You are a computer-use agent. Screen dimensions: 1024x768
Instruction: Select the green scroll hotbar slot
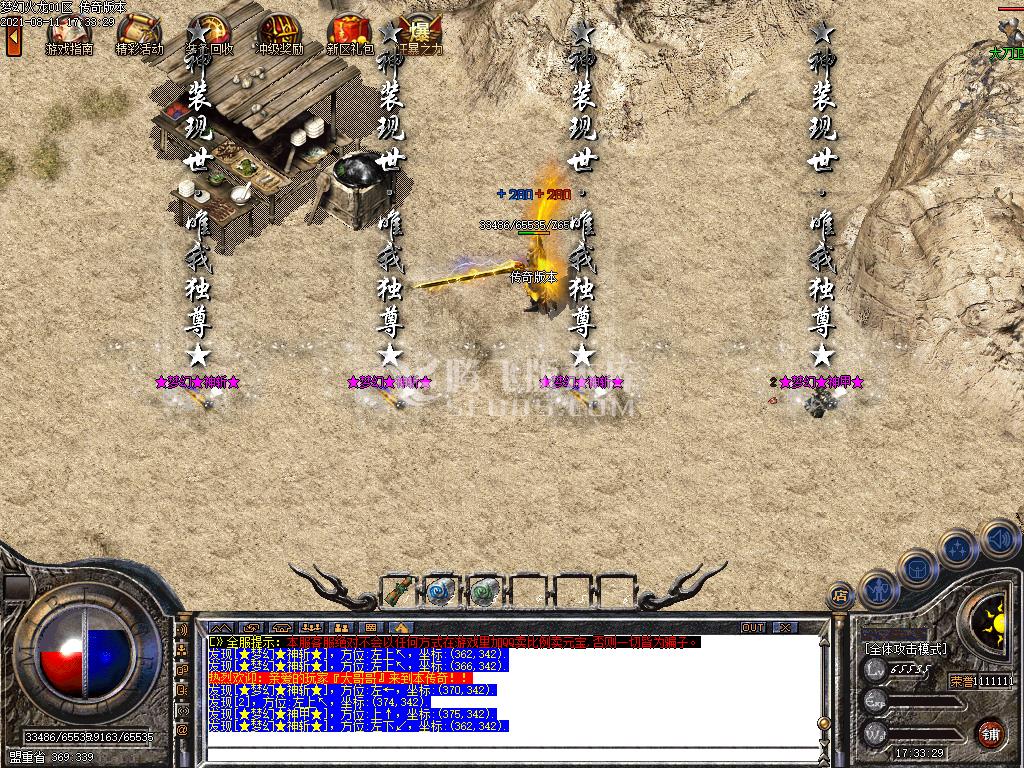(x=398, y=591)
